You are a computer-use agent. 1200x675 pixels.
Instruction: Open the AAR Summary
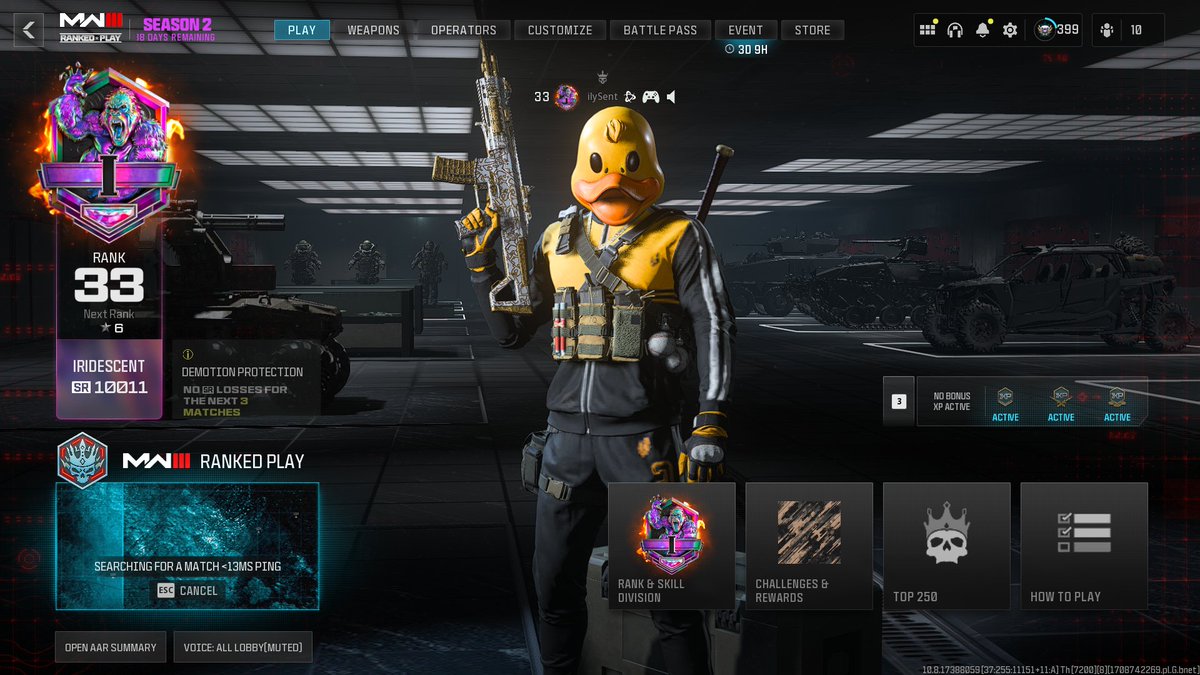click(110, 647)
